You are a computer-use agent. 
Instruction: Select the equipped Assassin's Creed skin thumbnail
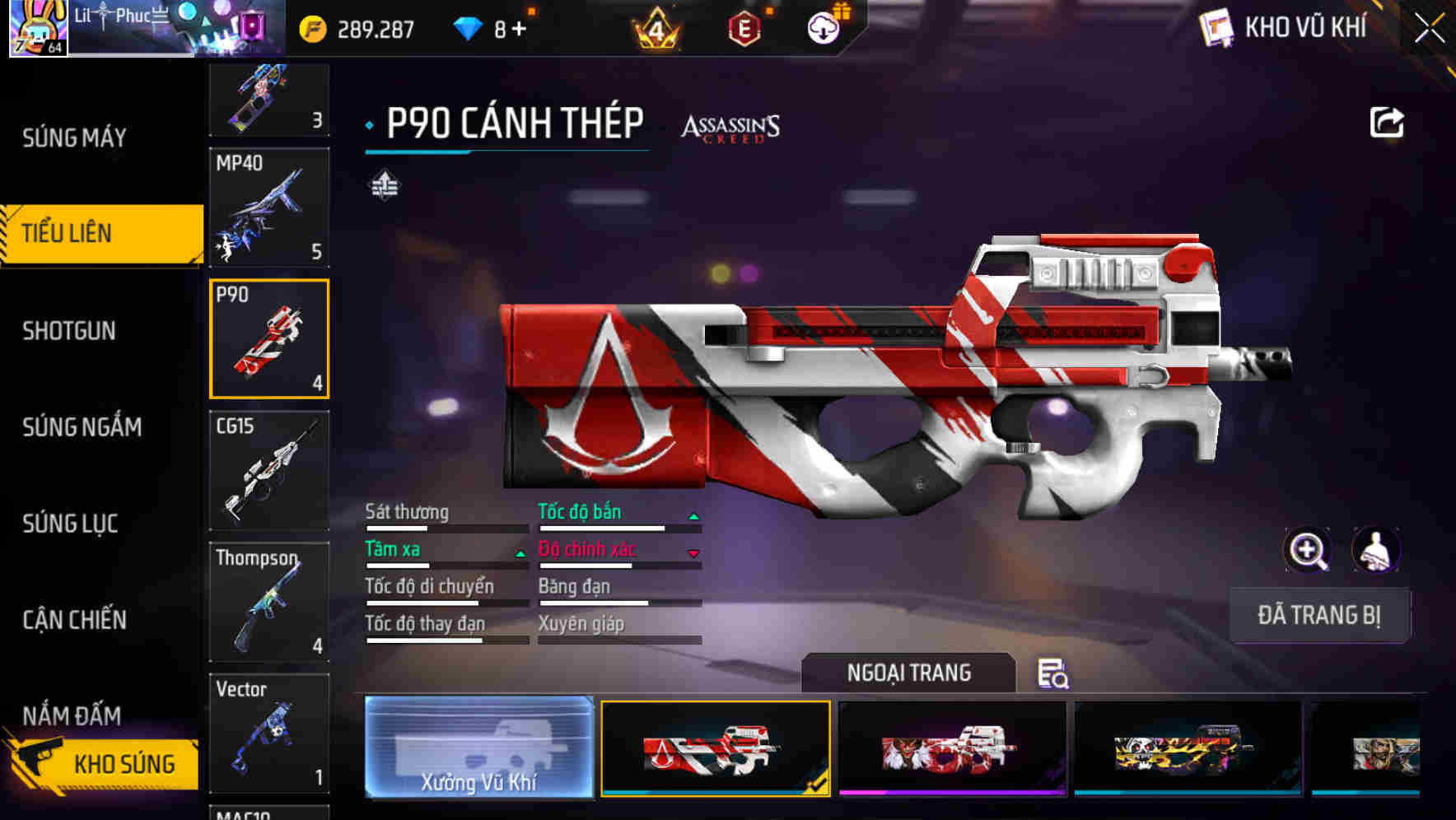pos(715,749)
